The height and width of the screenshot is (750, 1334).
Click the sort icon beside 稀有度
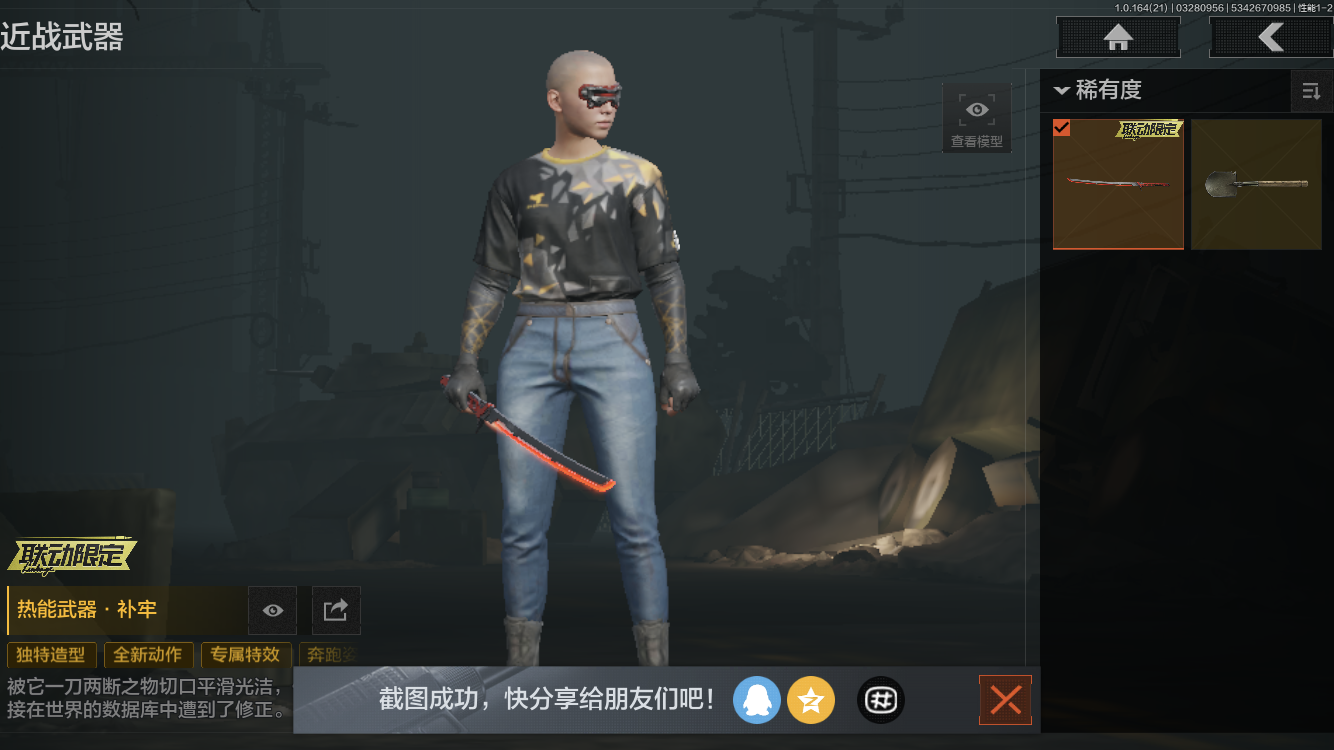click(1312, 91)
